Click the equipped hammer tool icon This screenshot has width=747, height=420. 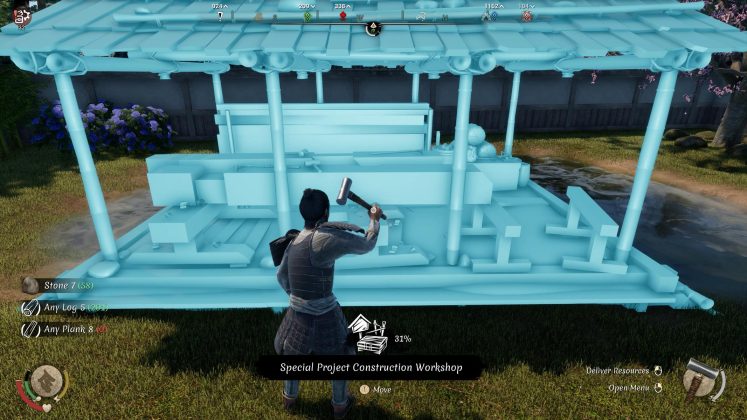(x=702, y=381)
